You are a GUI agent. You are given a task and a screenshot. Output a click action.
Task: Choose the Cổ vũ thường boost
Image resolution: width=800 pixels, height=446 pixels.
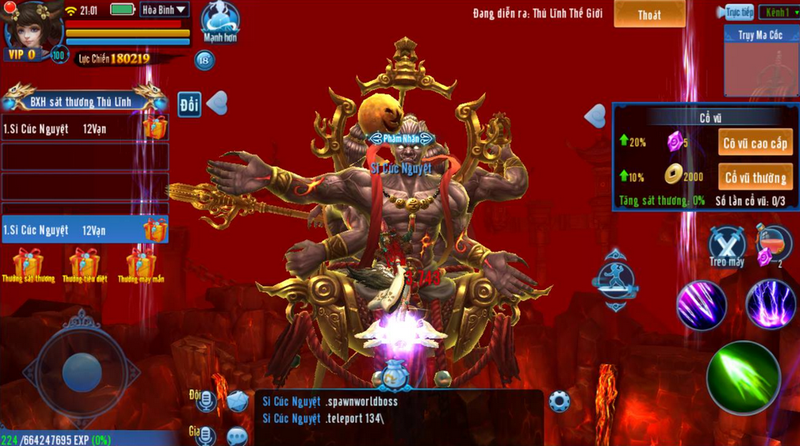(757, 177)
